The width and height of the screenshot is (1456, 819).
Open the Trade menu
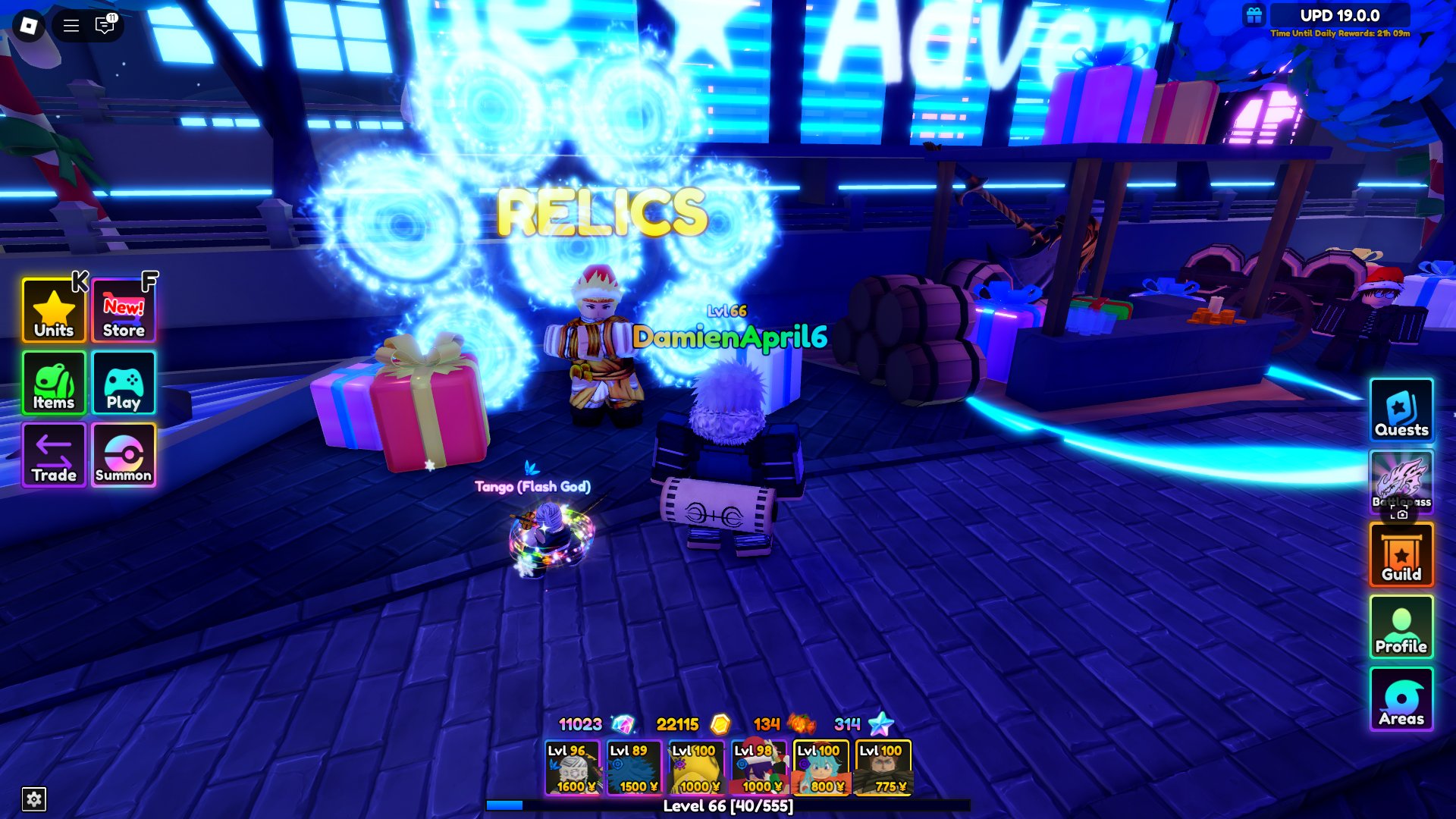coord(52,455)
